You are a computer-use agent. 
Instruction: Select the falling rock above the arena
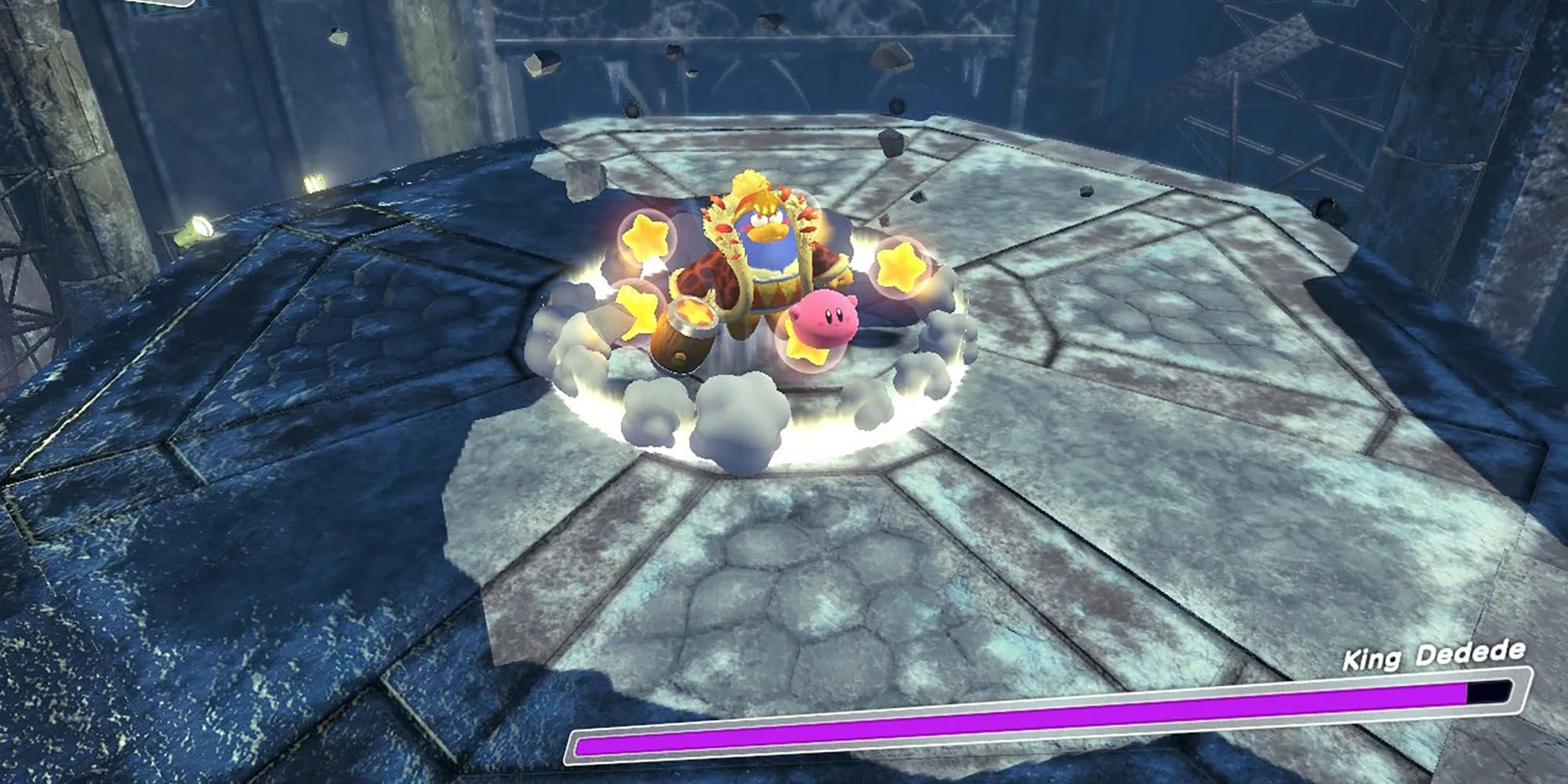(x=674, y=55)
